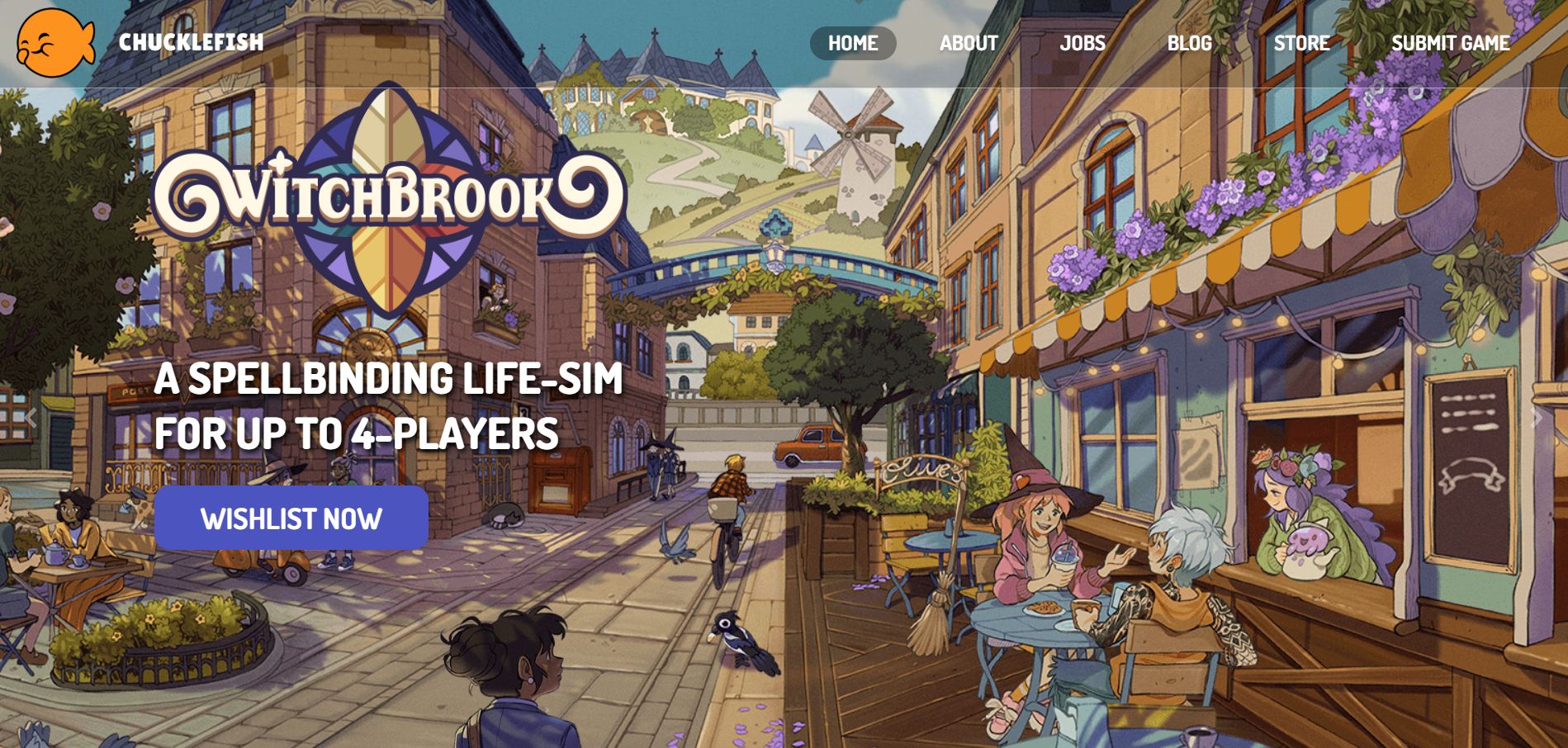Image resolution: width=1568 pixels, height=748 pixels.
Task: Open the About page
Action: point(969,43)
